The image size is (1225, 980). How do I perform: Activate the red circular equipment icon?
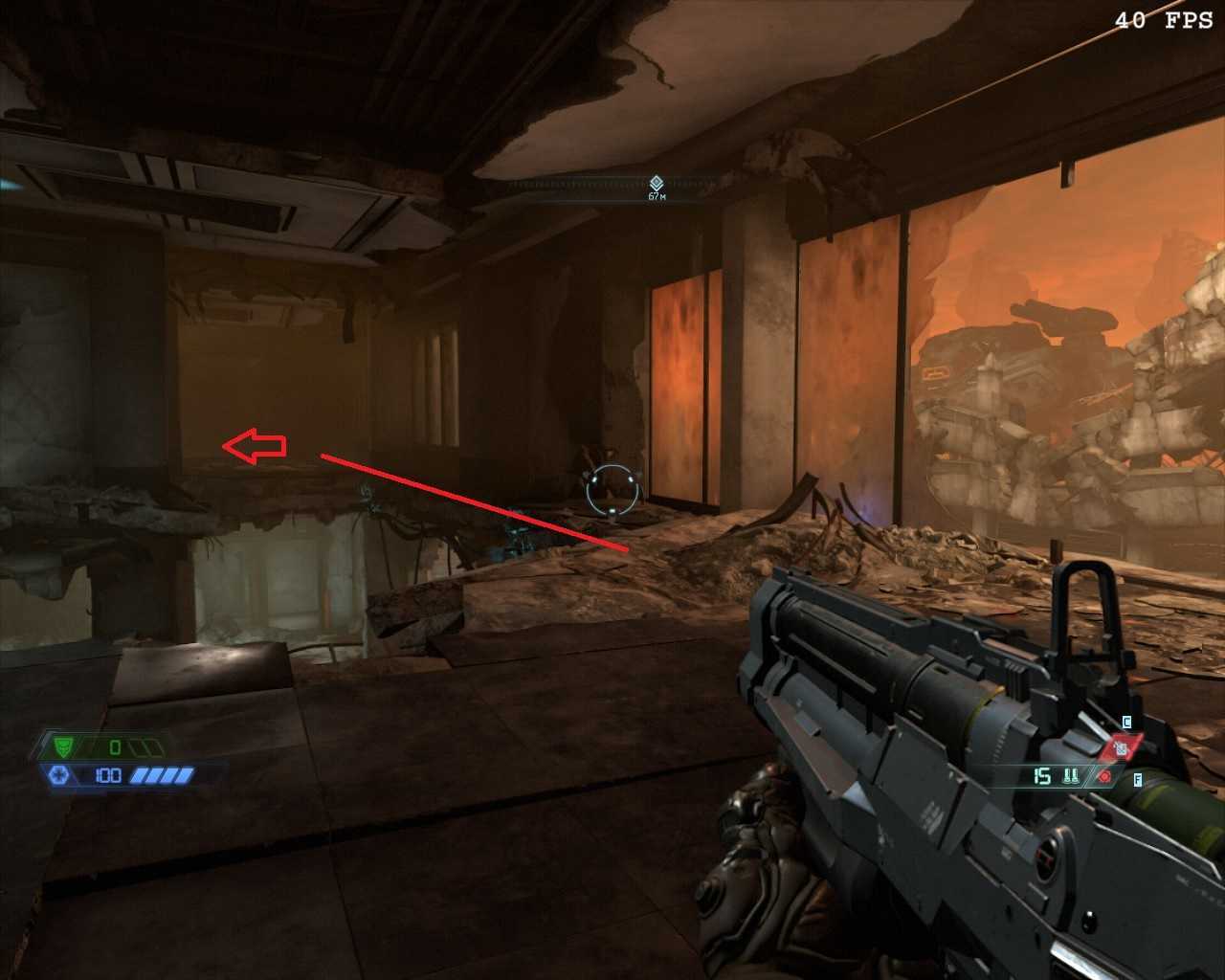[1105, 777]
